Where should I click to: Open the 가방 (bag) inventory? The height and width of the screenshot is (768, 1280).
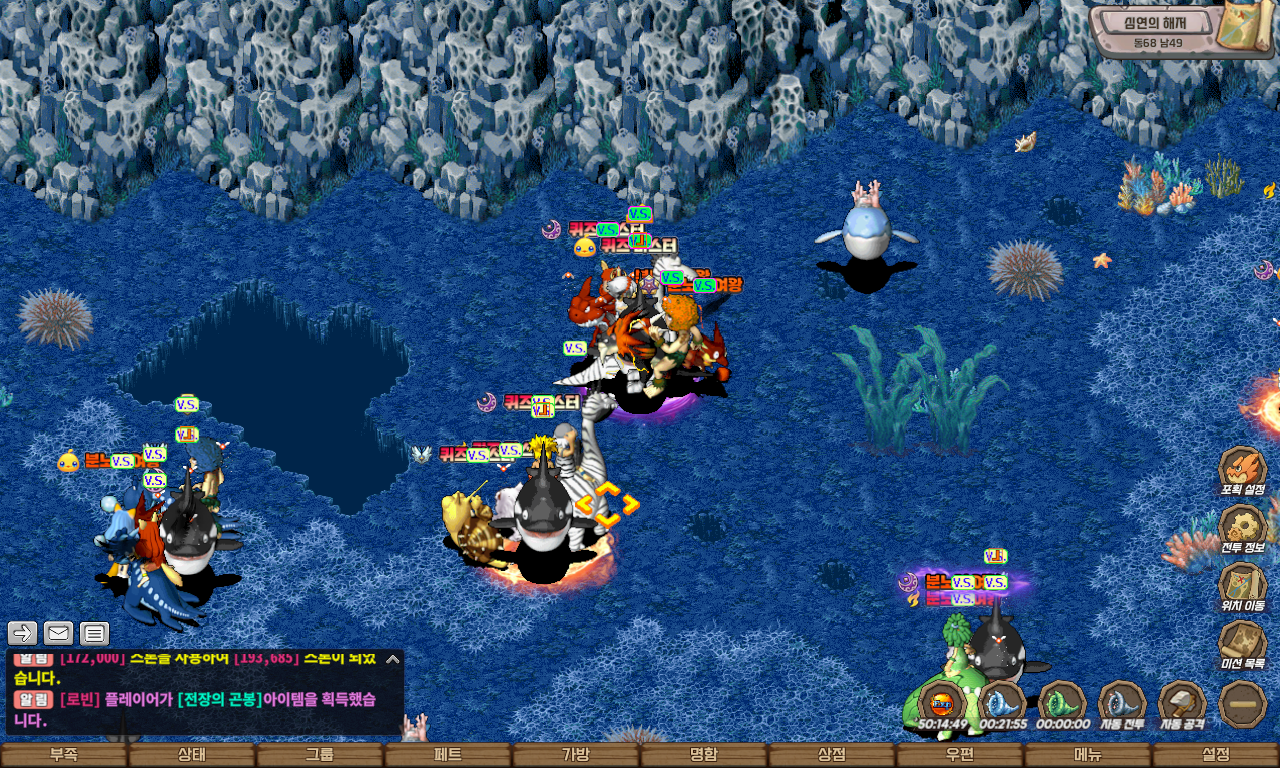click(x=576, y=755)
